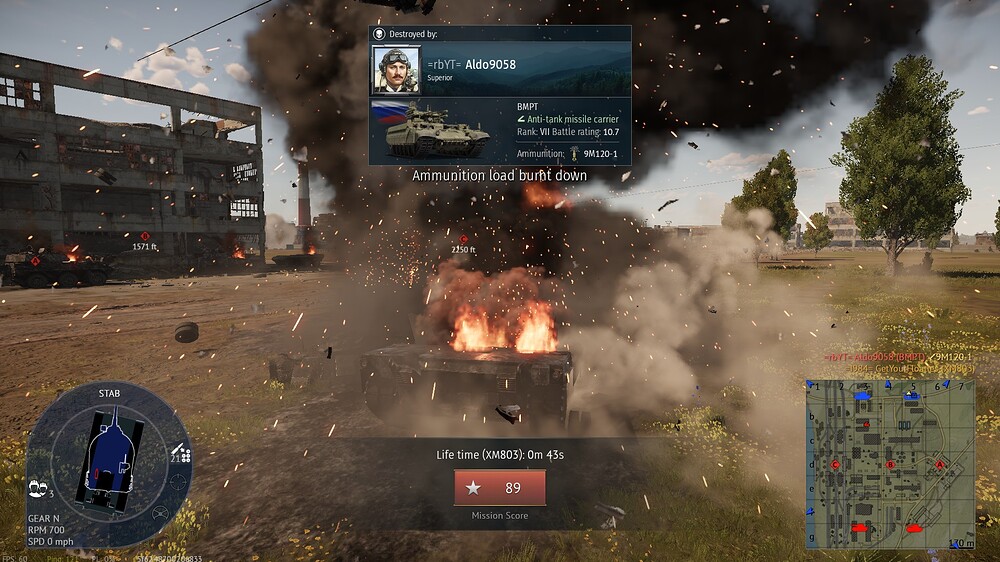Click the Mission Score star panel
This screenshot has width=1000, height=562.
pyautogui.click(x=499, y=488)
